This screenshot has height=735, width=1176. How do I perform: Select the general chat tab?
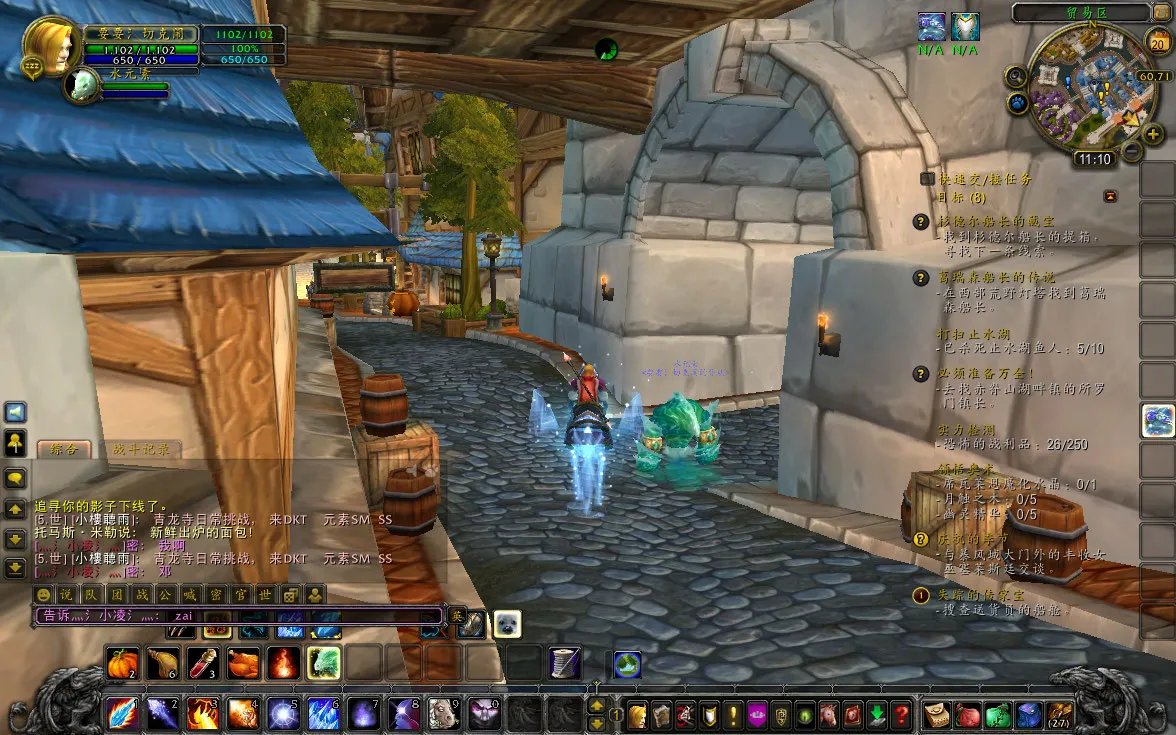point(64,449)
